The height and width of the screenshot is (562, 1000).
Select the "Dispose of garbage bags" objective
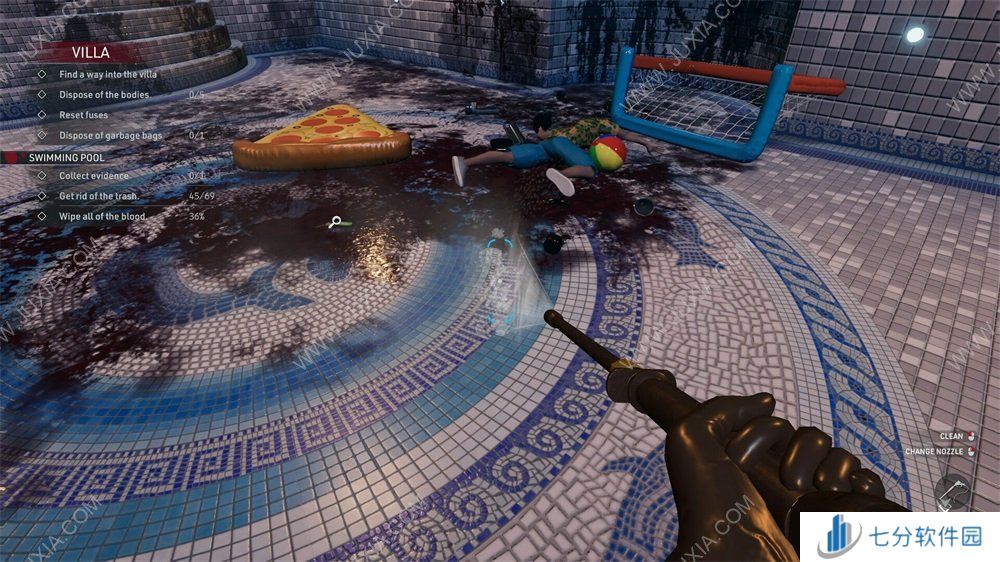109,135
